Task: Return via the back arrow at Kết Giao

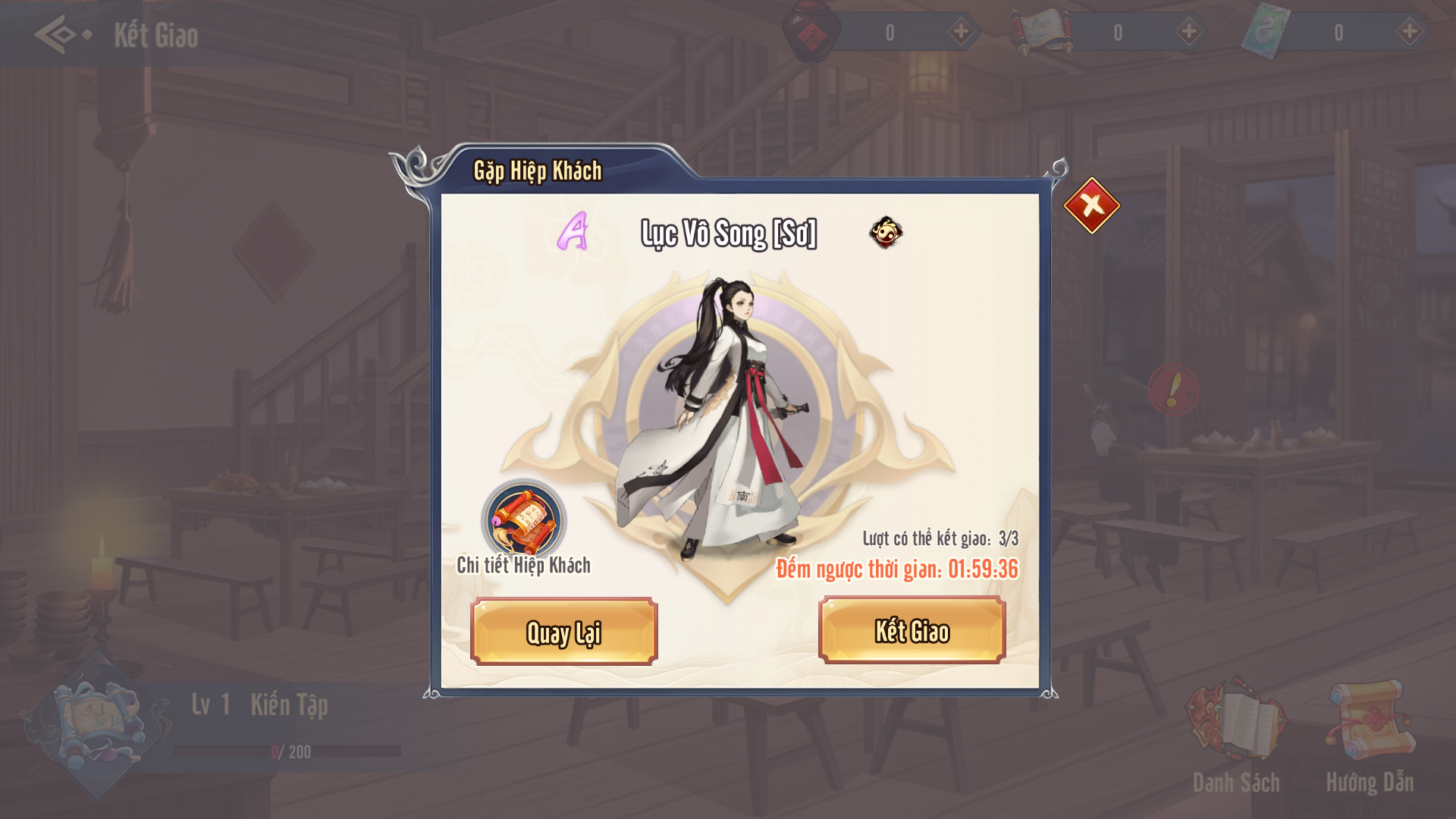Action: point(61,35)
